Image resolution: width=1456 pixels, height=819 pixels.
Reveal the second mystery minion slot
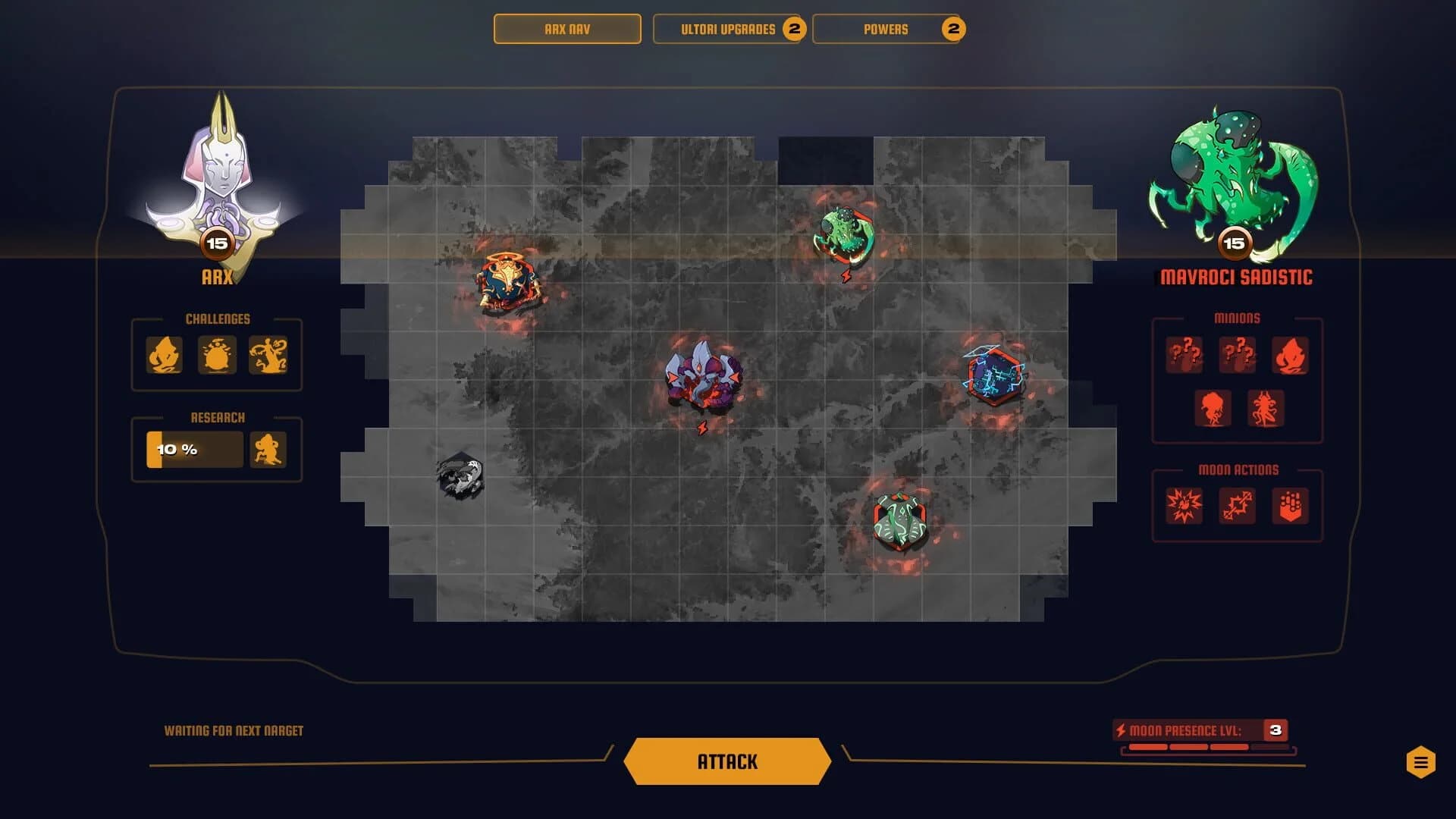point(1238,355)
